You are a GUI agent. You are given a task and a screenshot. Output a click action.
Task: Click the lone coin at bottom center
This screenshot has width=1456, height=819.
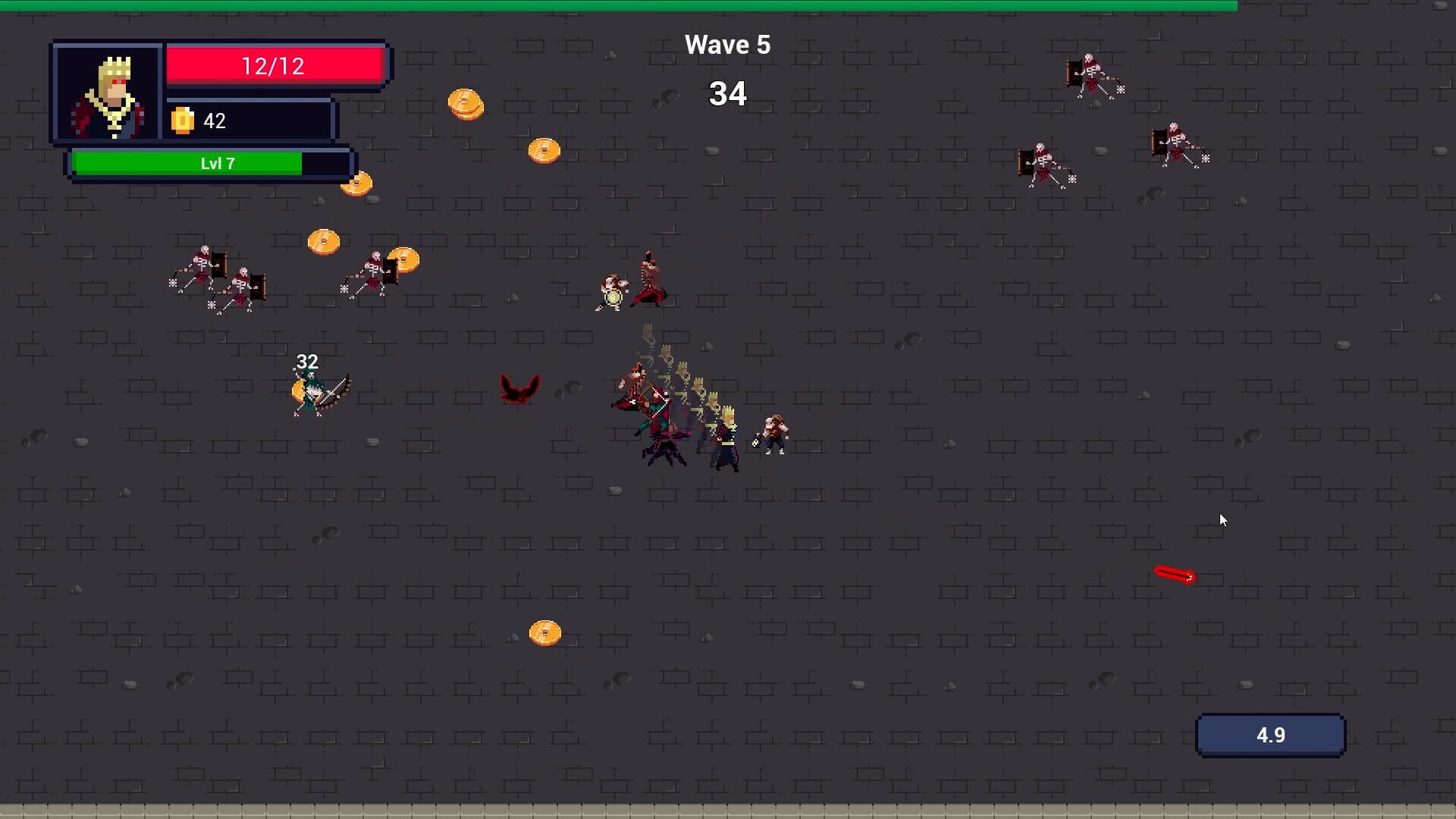(x=543, y=632)
